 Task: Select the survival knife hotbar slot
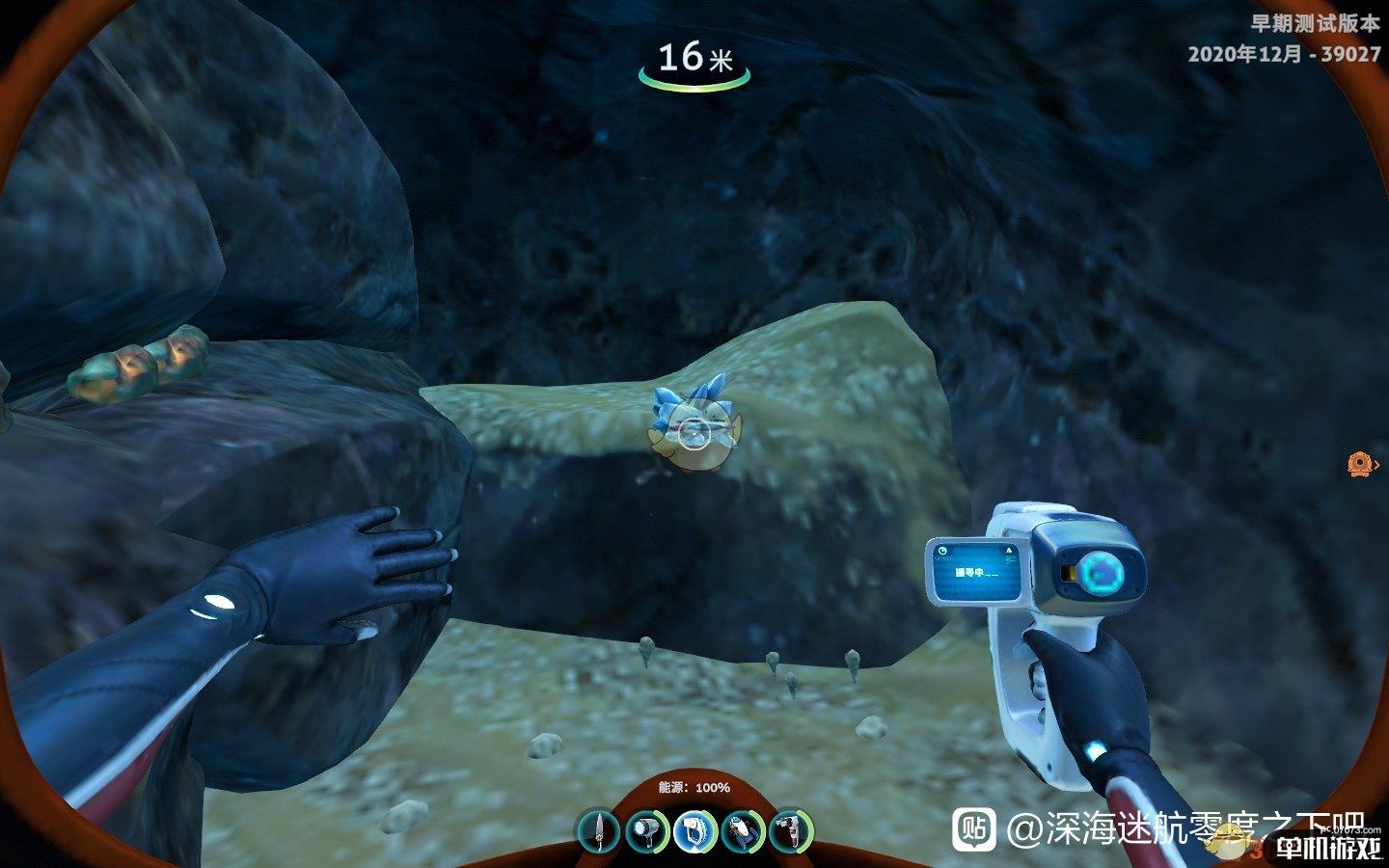(598, 830)
